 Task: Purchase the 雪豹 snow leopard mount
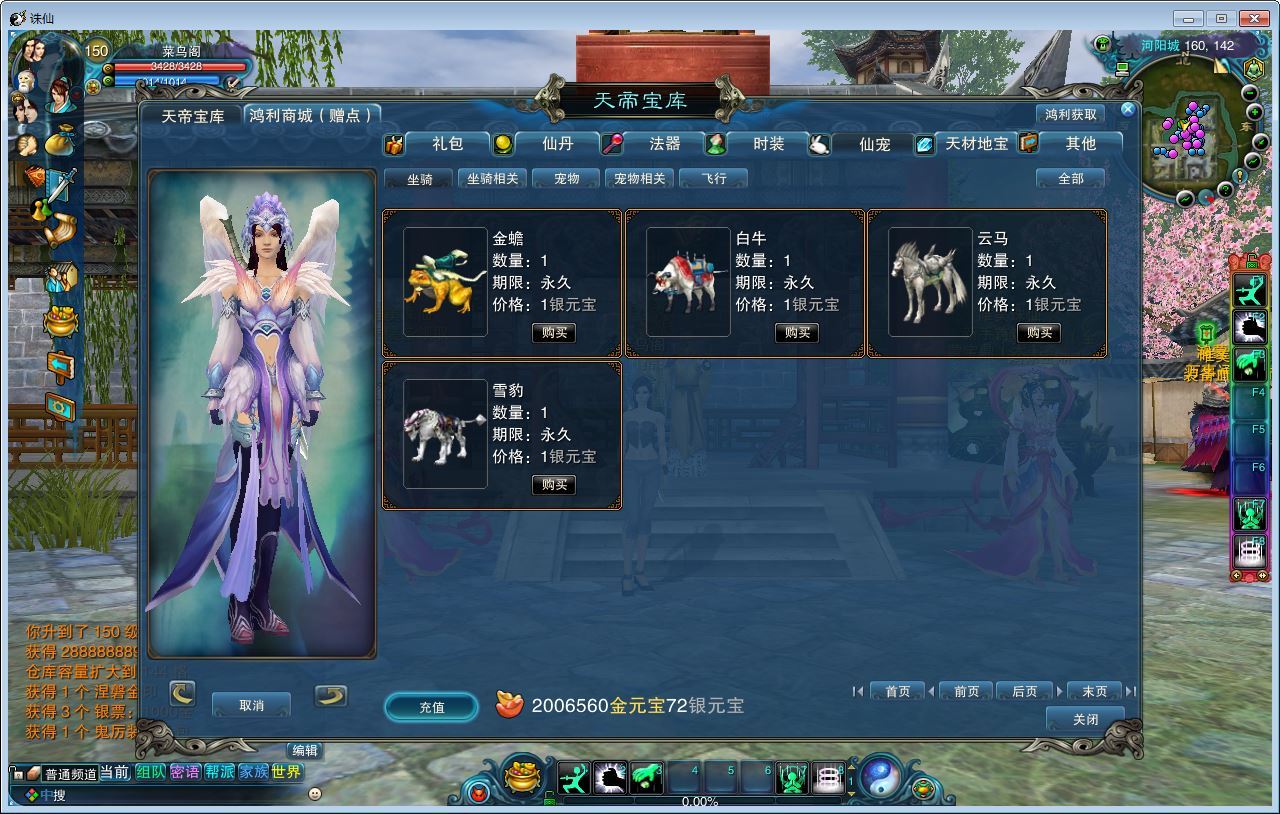[x=554, y=485]
